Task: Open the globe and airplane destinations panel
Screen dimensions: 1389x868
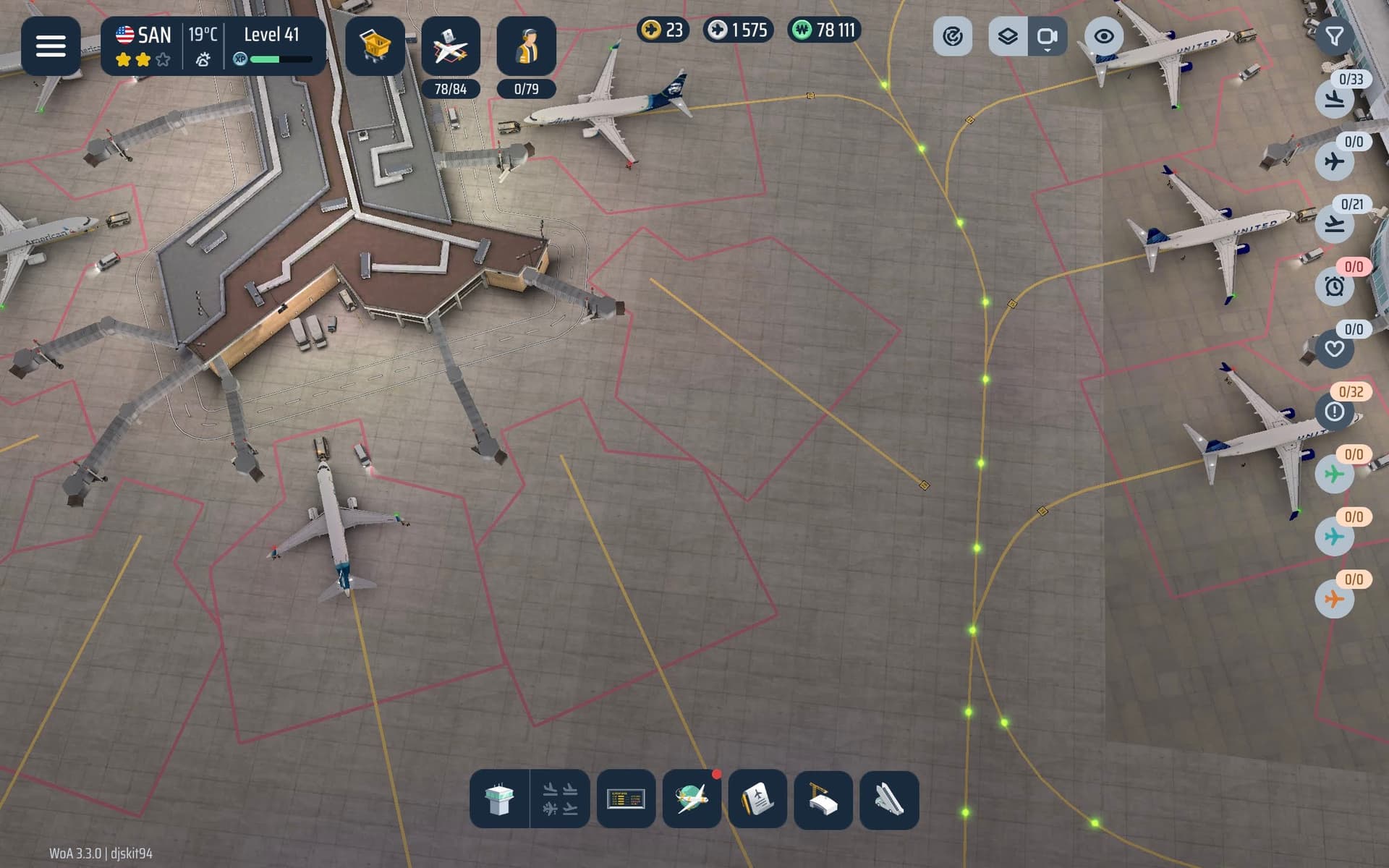Action: (692, 799)
